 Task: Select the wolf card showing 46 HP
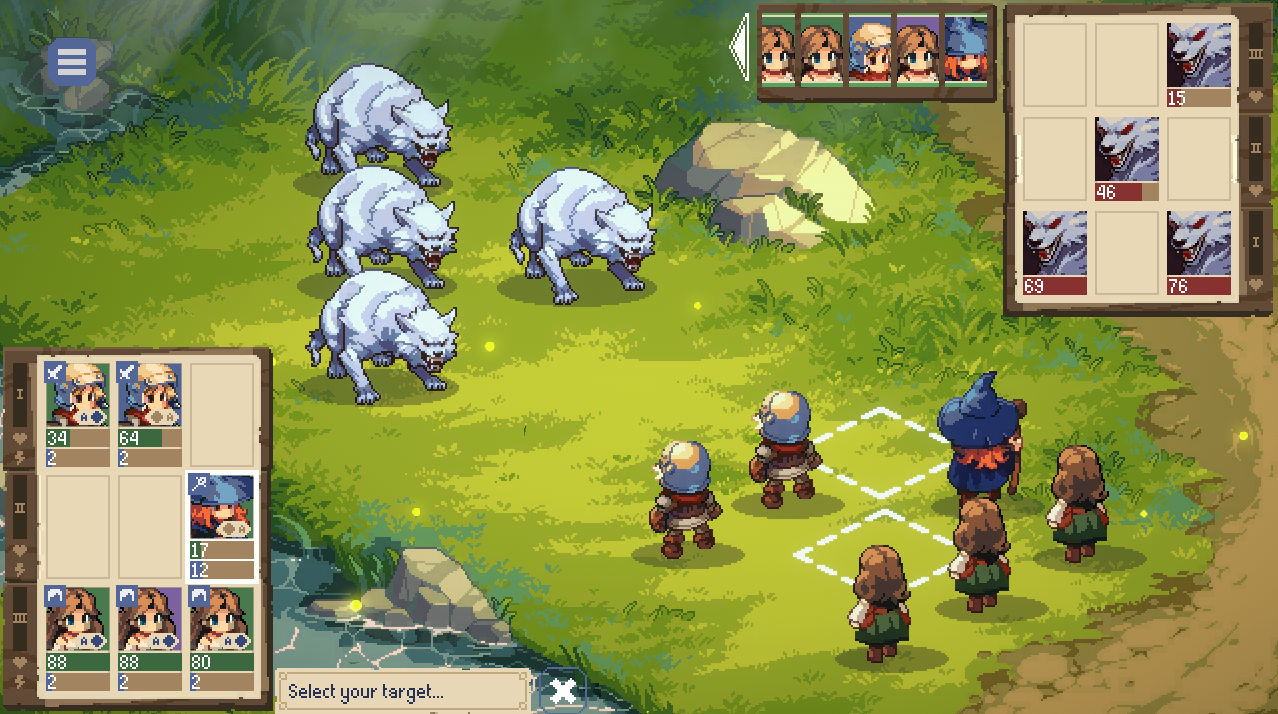(1127, 159)
